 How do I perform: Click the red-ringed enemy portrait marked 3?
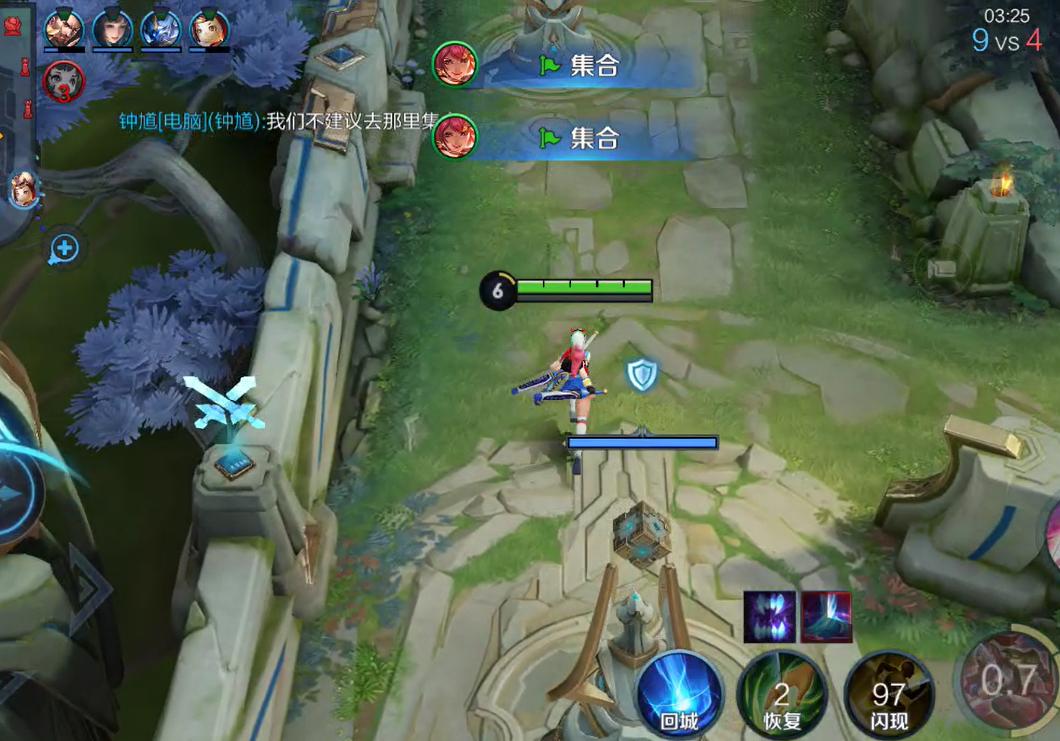coord(63,80)
